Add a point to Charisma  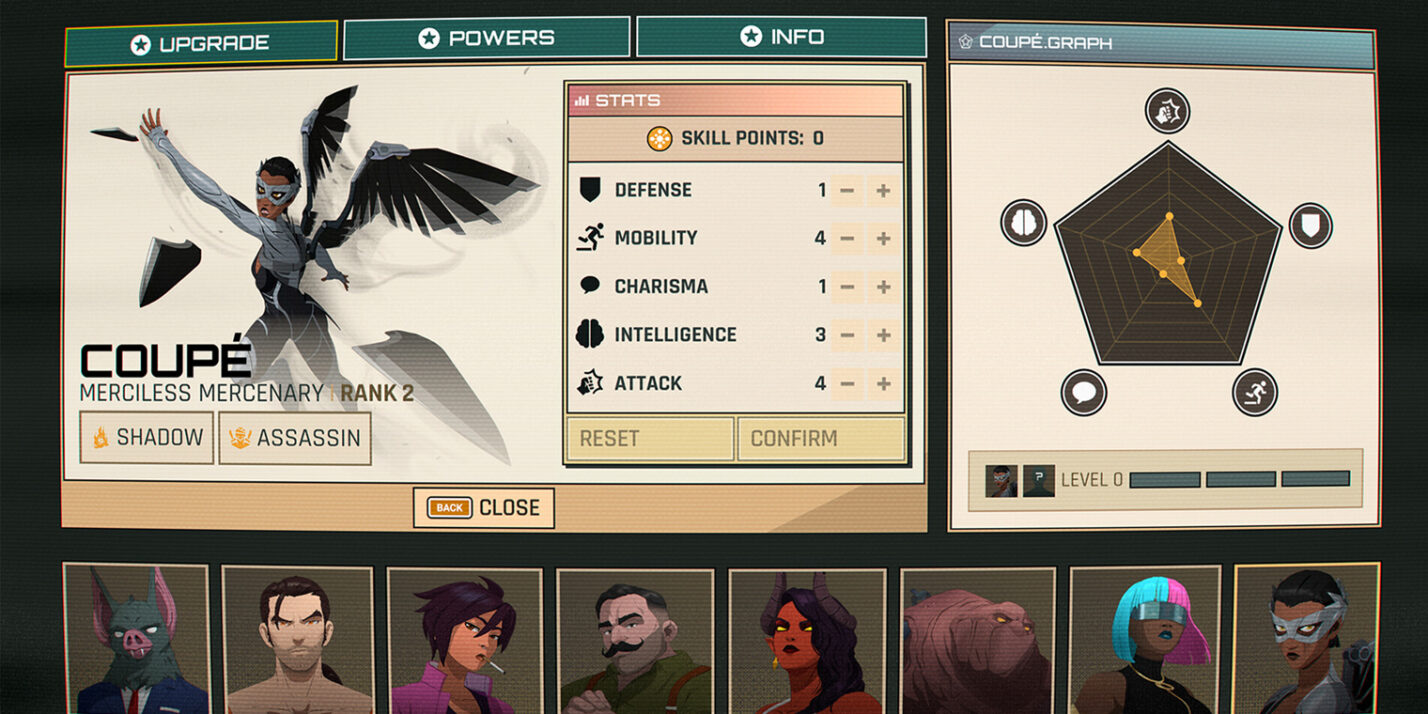(883, 287)
